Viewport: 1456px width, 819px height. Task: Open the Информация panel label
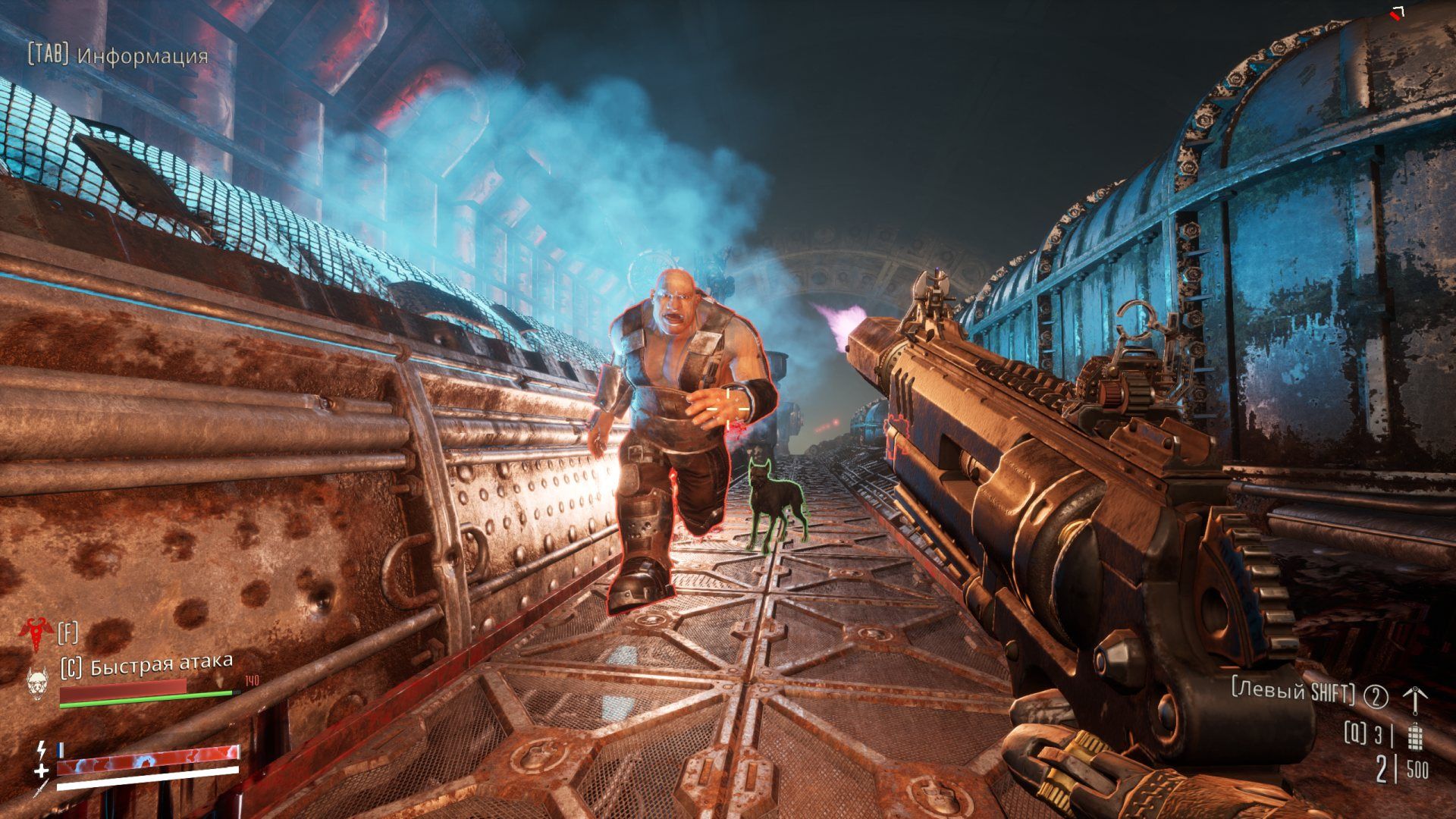(143, 56)
